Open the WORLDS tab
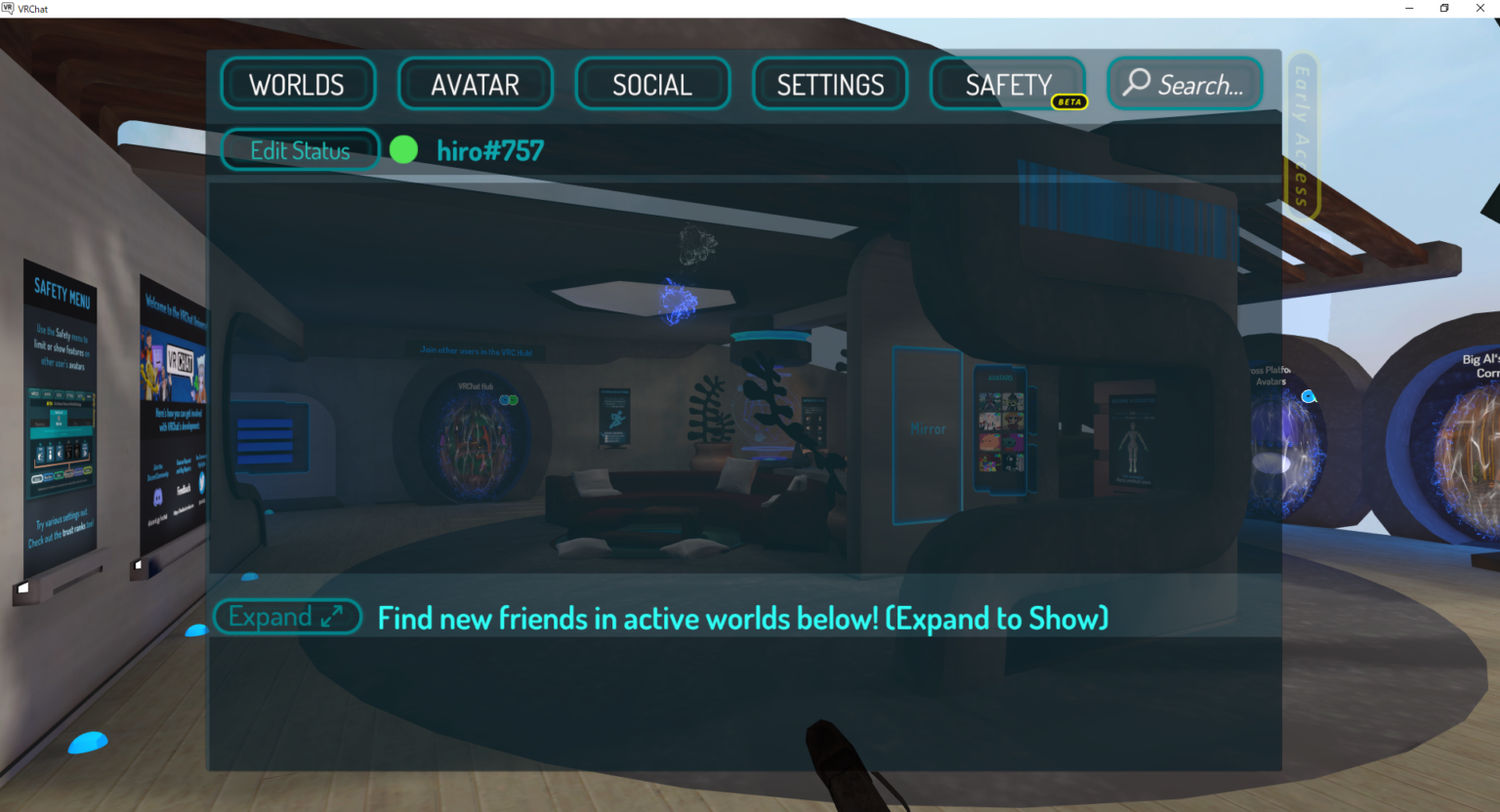Viewport: 1500px width, 812px height. (x=298, y=84)
